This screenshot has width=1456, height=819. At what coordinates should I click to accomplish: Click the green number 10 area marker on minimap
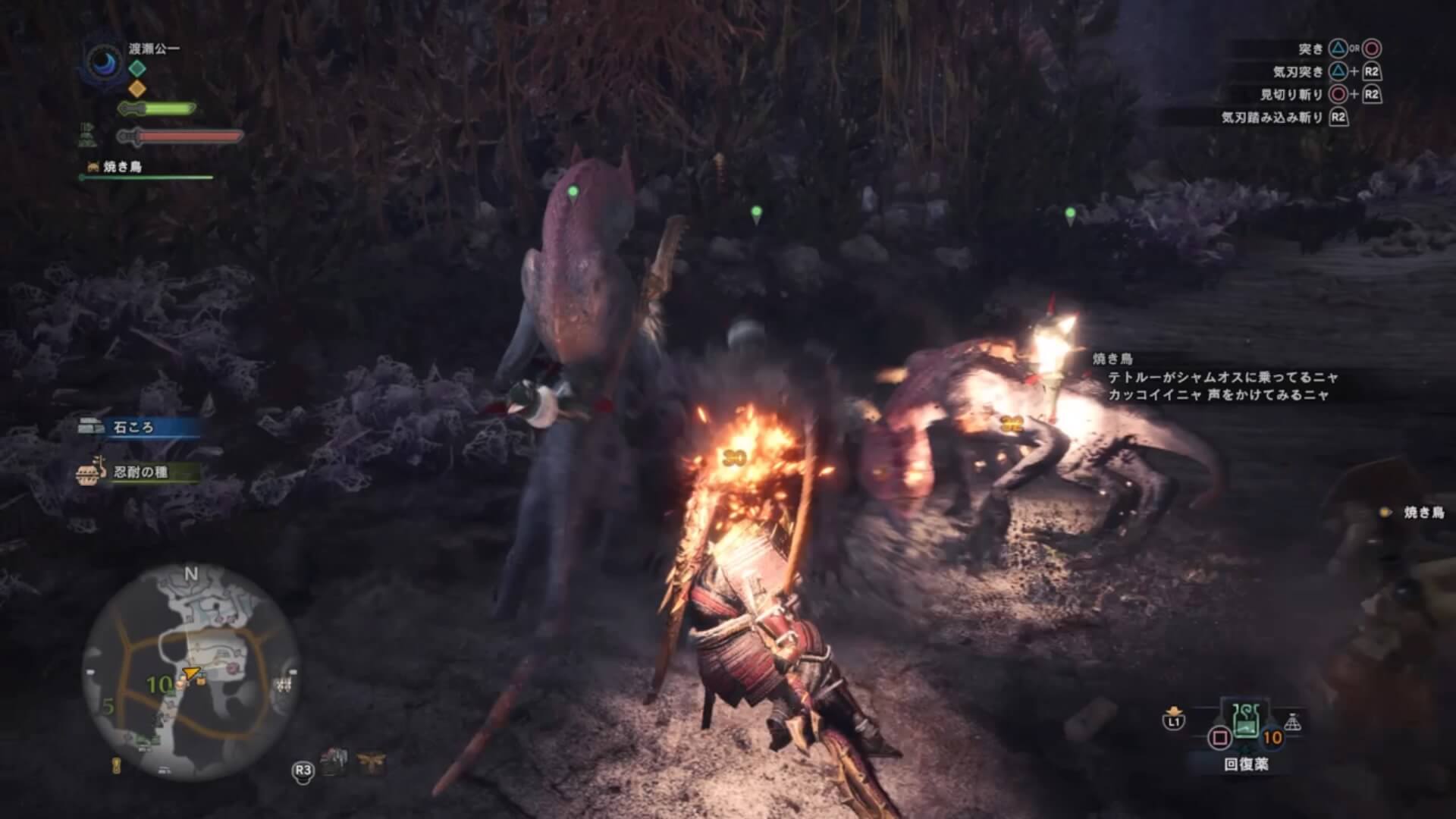tap(160, 685)
